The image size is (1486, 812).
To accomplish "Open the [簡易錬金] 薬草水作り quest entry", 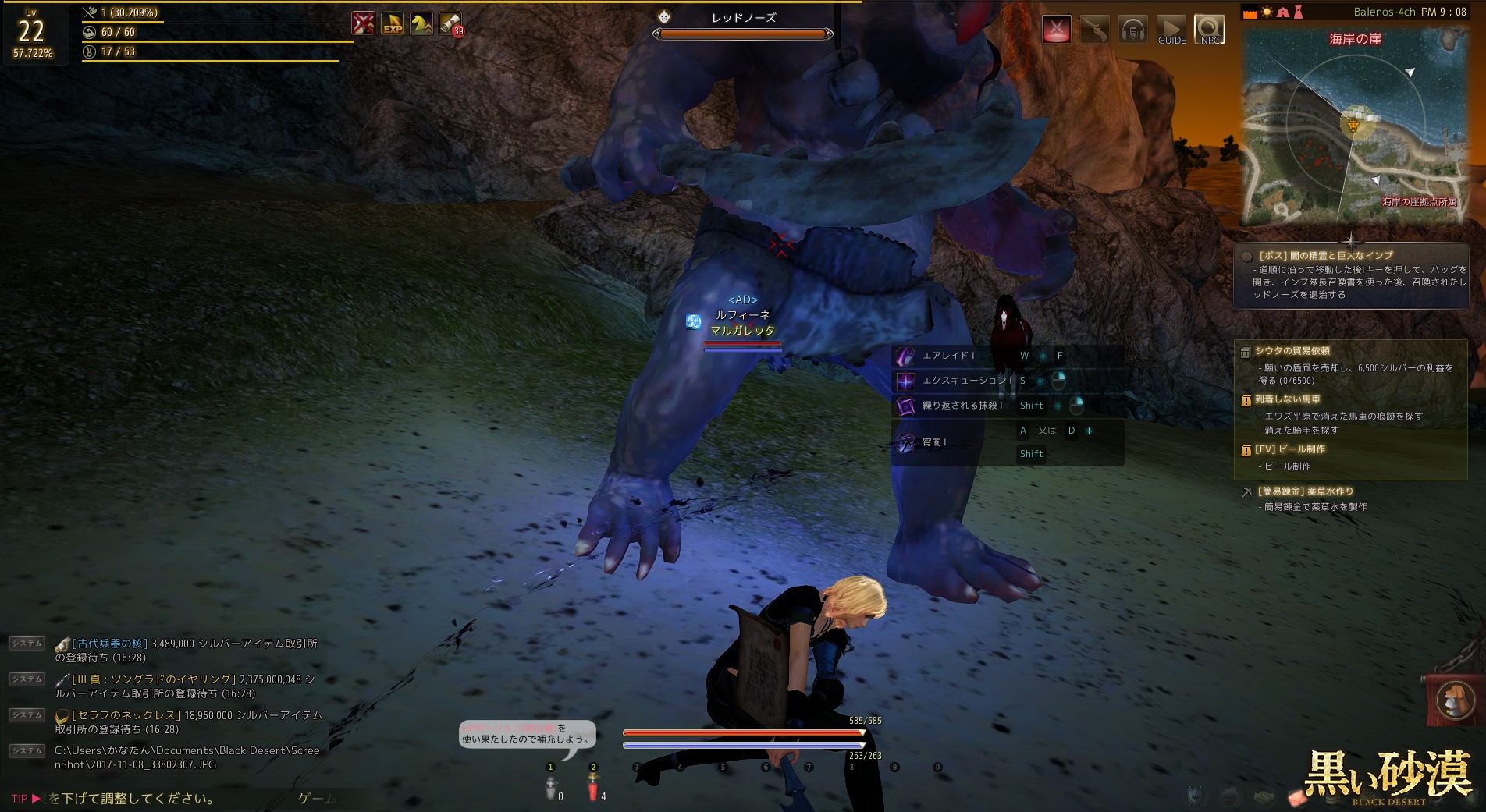I will pyautogui.click(x=1305, y=491).
